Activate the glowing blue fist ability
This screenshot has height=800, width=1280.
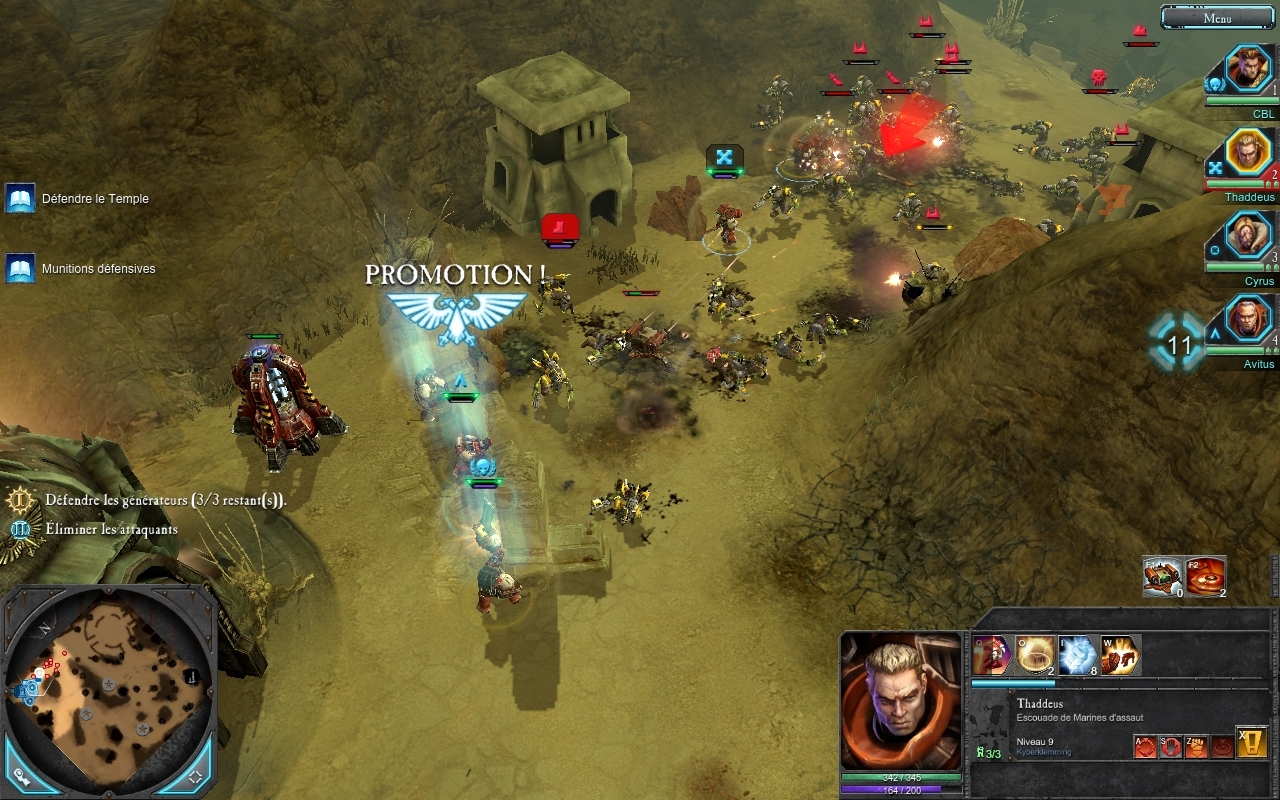(x=1078, y=655)
